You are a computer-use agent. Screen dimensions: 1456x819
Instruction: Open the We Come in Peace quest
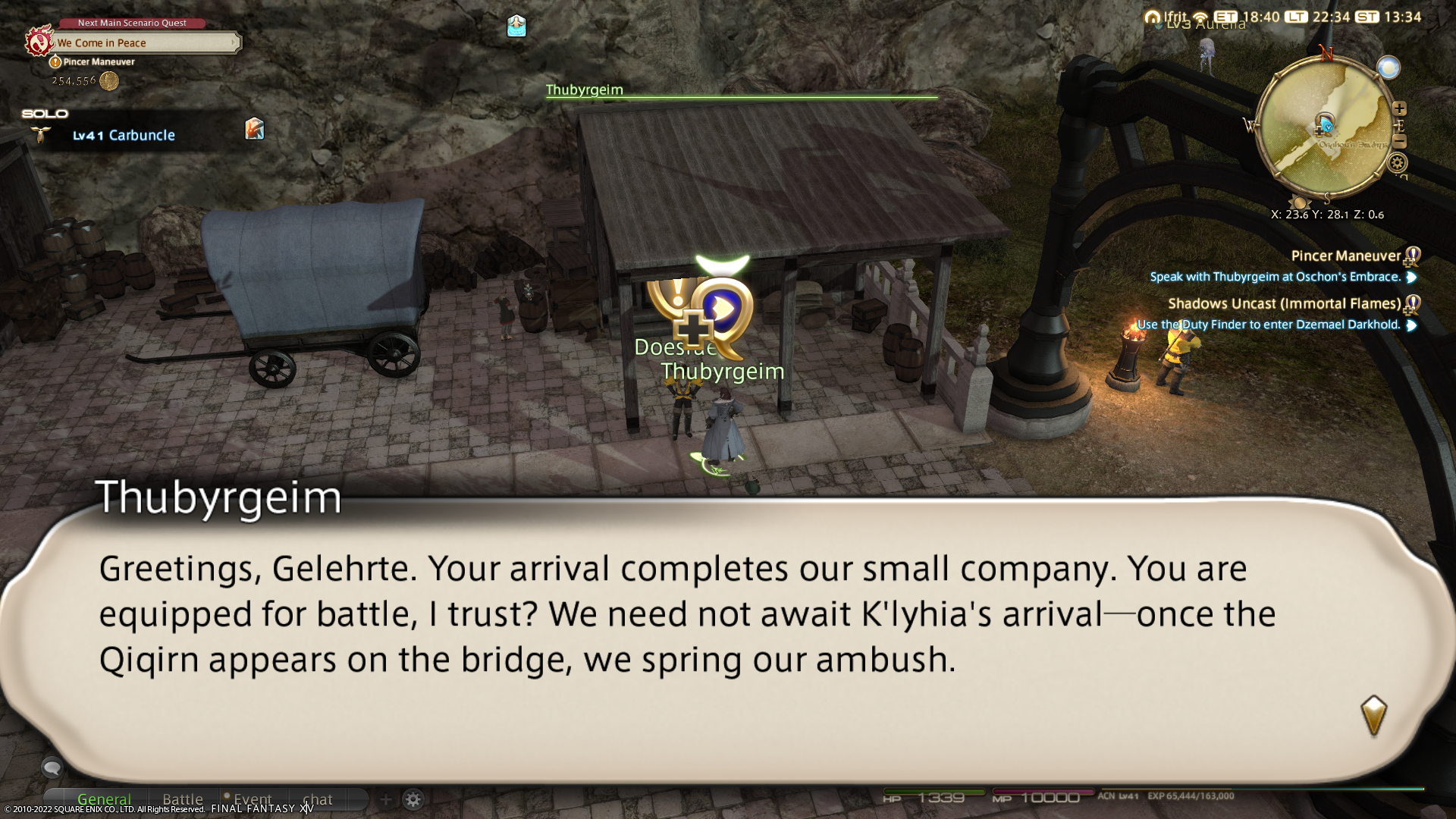tap(144, 43)
